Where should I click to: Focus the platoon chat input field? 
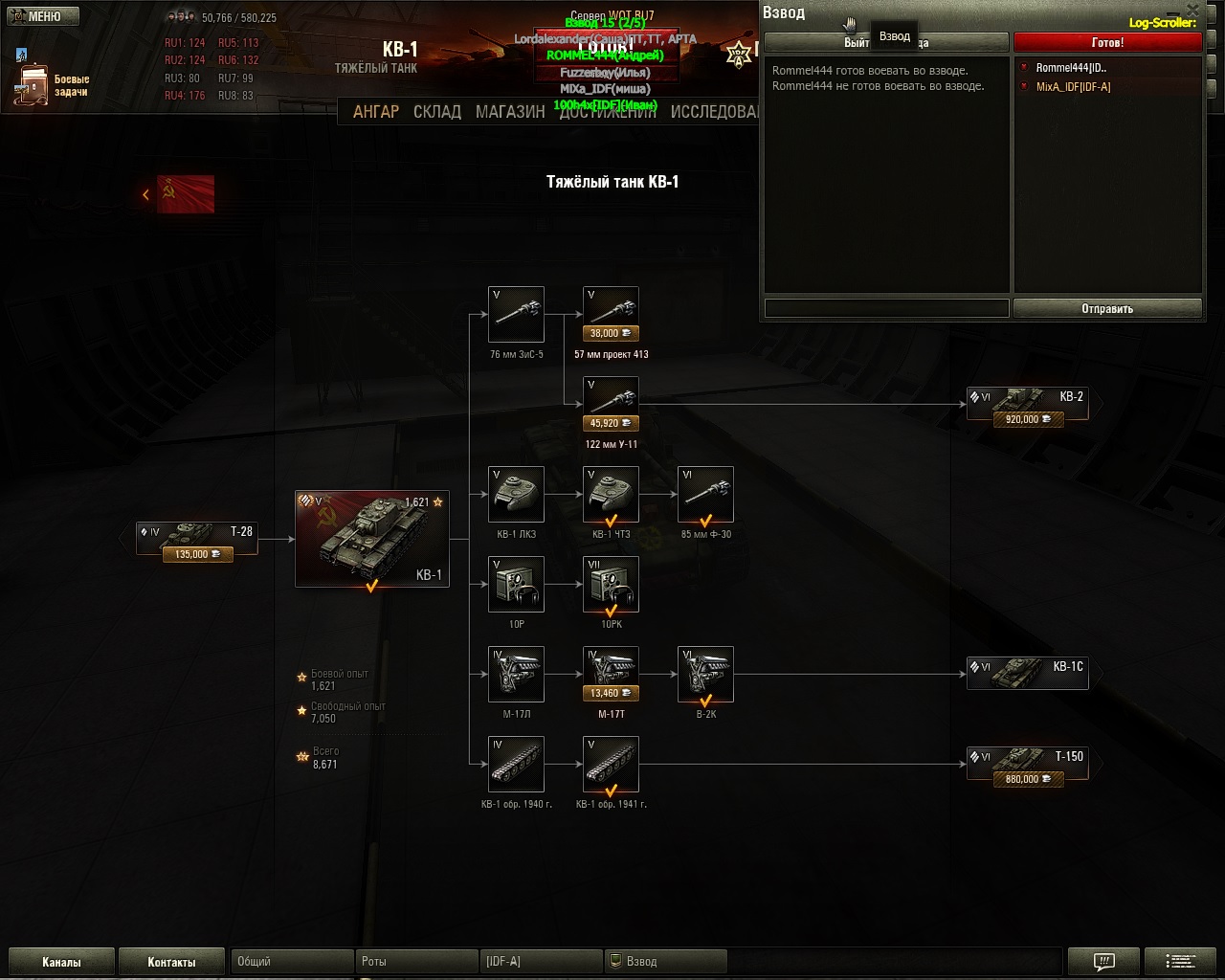[x=886, y=308]
